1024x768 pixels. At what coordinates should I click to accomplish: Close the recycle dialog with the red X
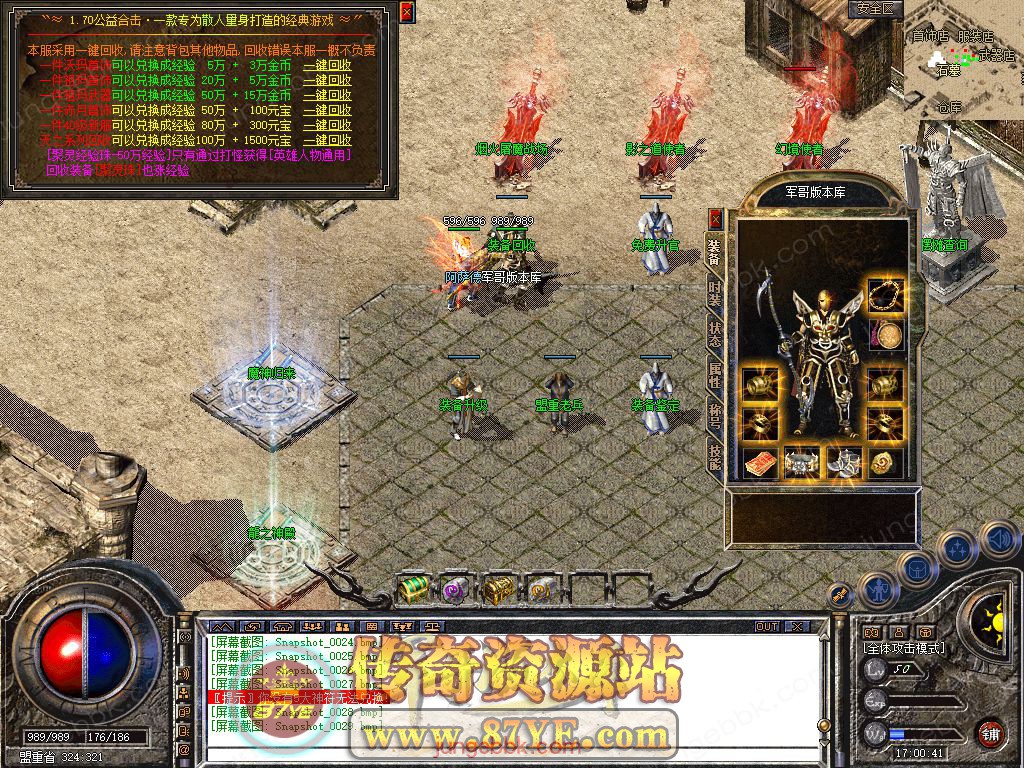coord(406,12)
